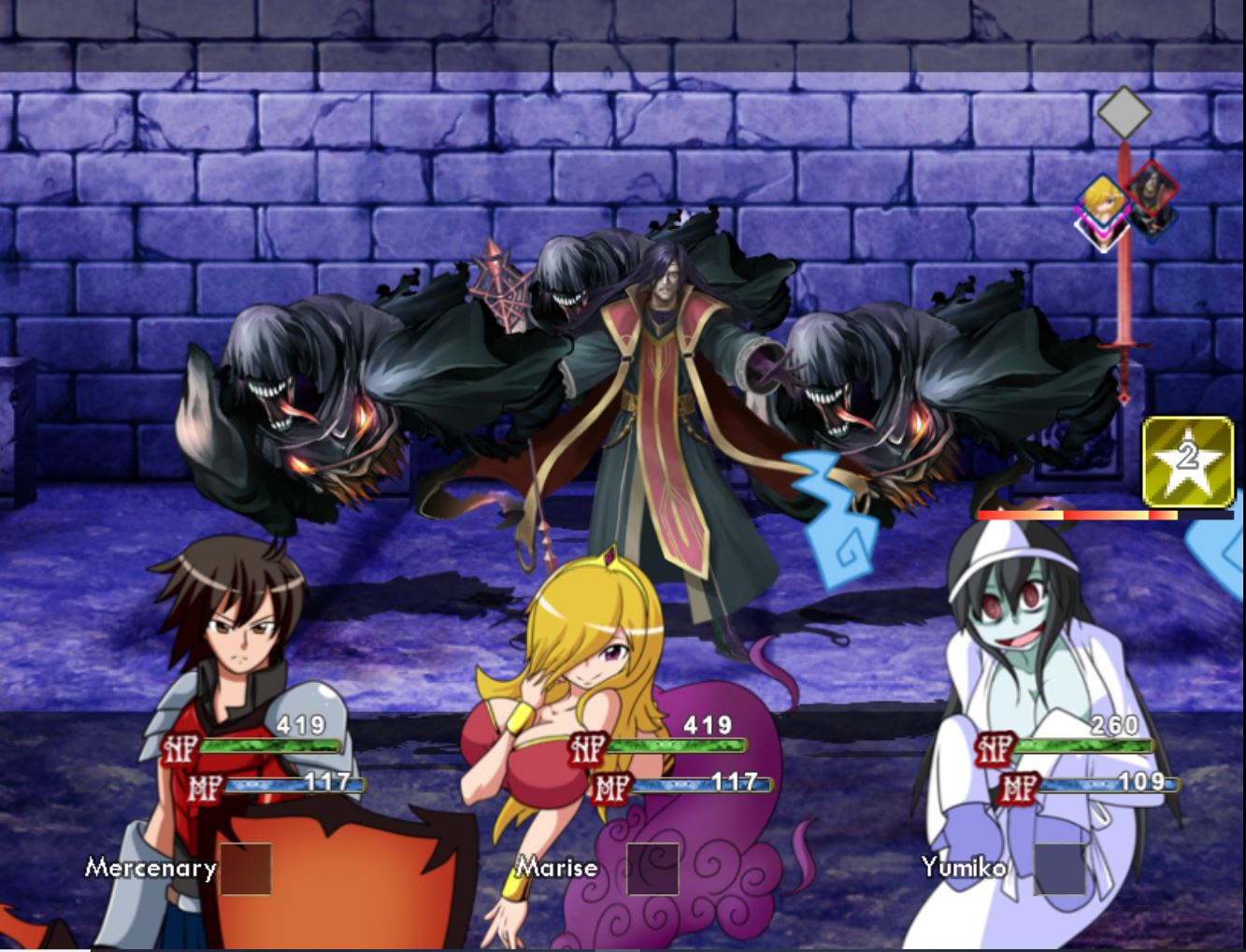Select the blonde portrait on the turn order bar

click(x=1103, y=209)
